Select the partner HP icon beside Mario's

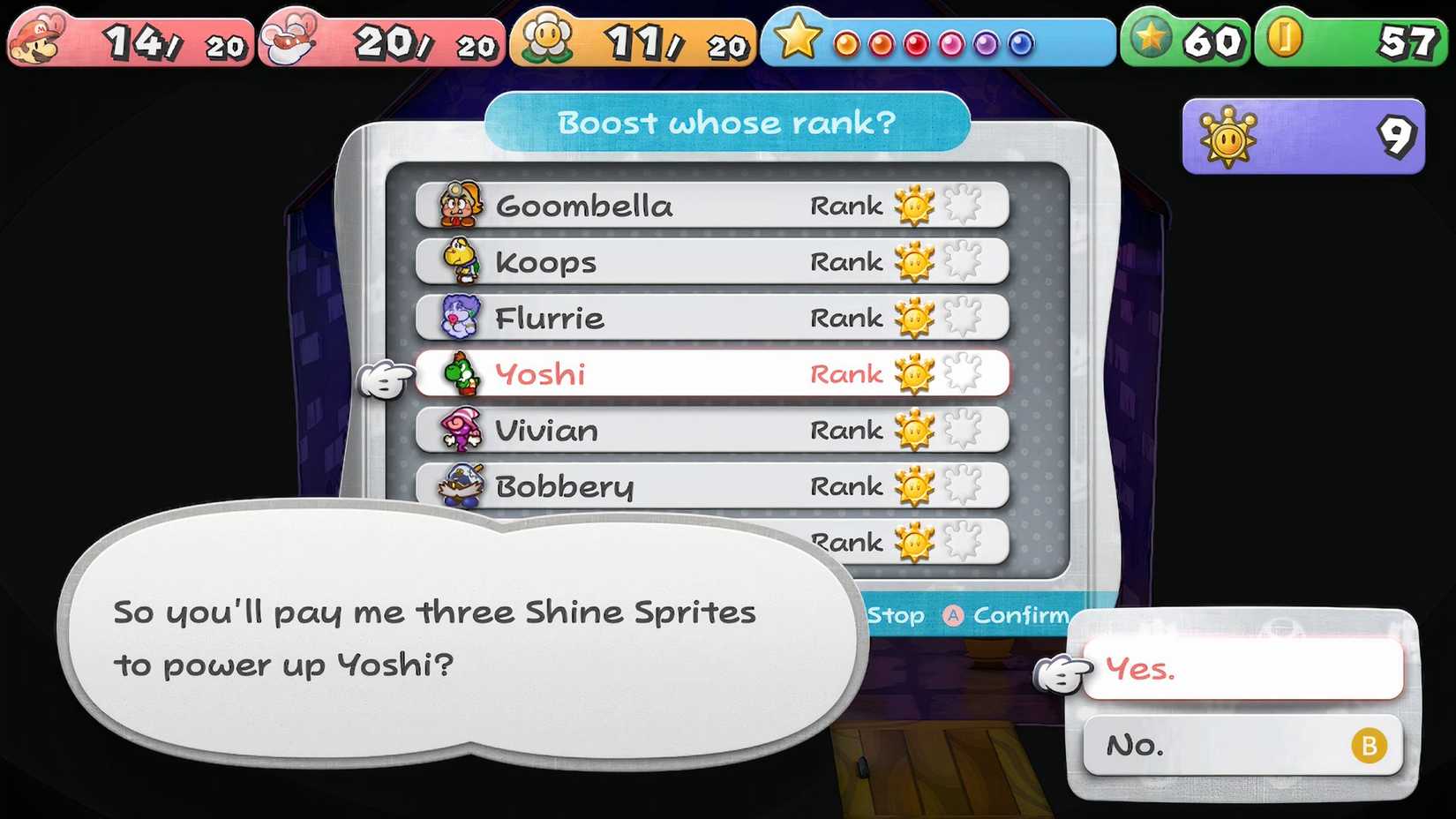(291, 37)
